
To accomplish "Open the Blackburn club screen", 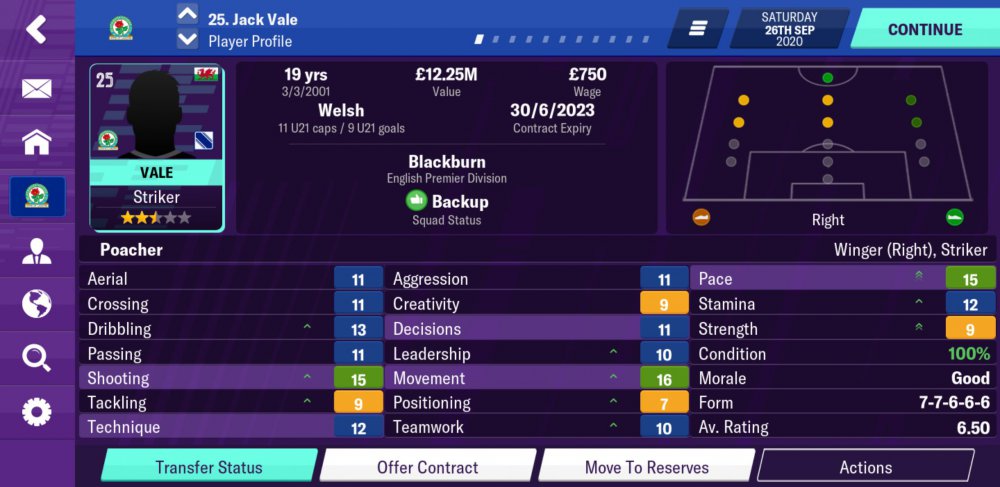I will point(36,197).
